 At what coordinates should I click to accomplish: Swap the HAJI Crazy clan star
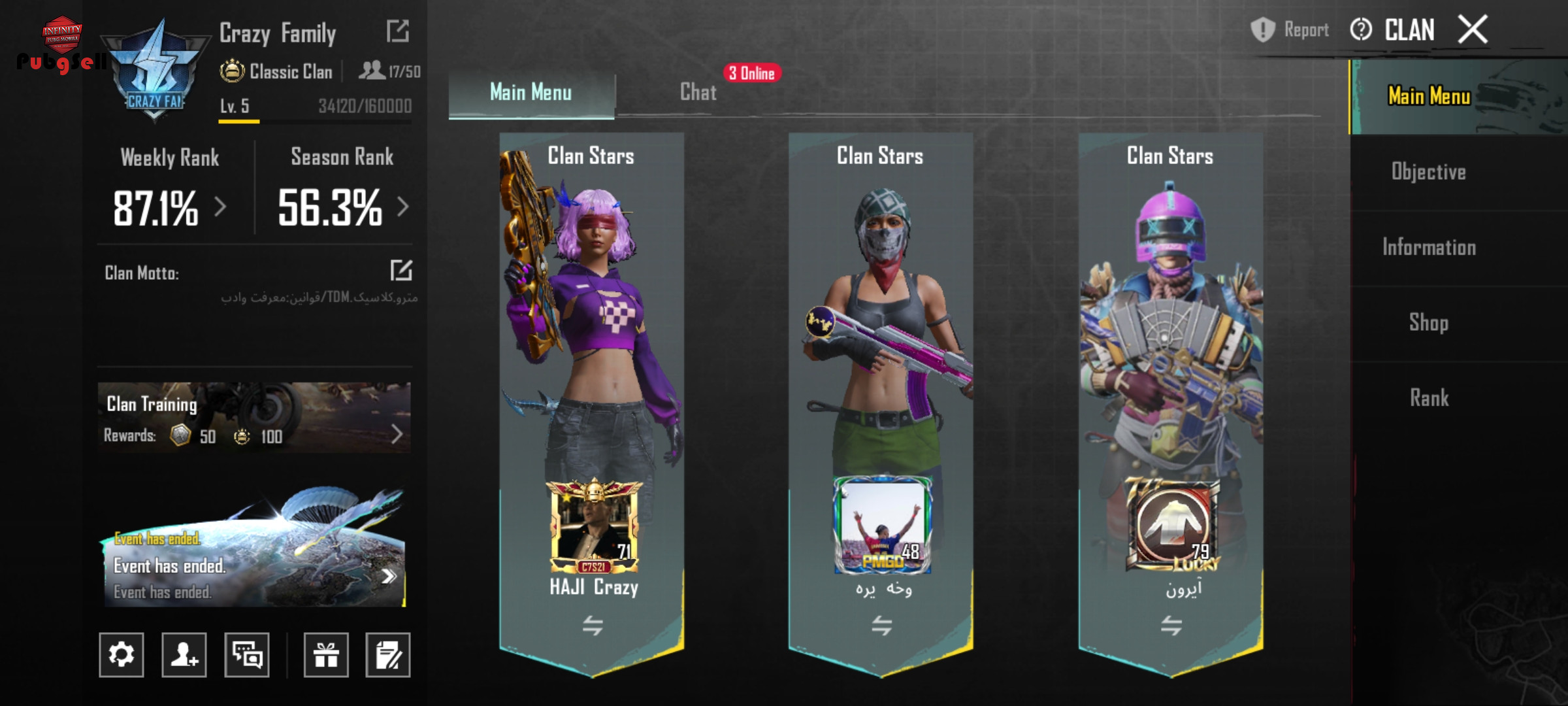pyautogui.click(x=593, y=626)
